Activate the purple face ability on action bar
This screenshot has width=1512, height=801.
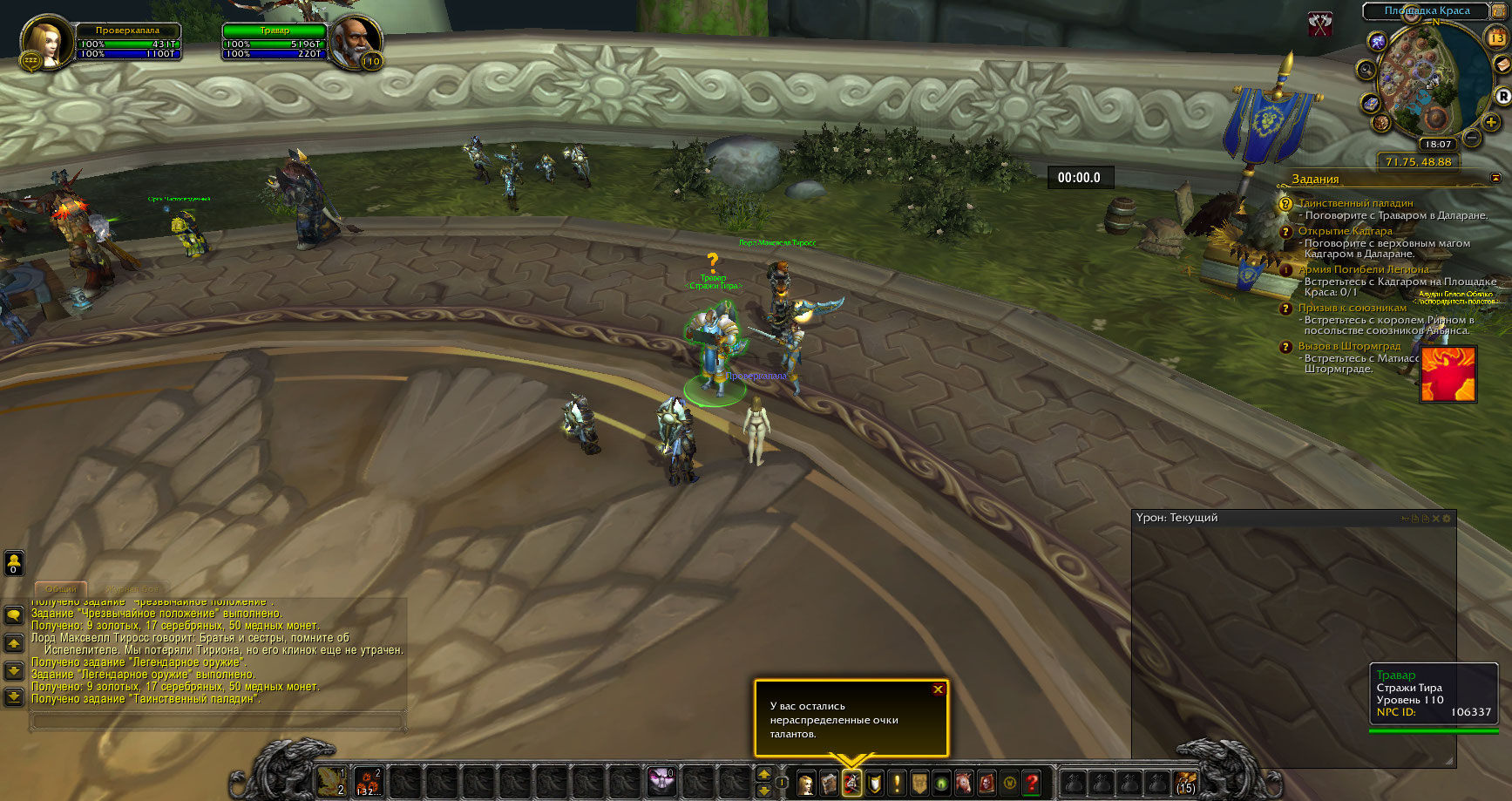pos(661,782)
